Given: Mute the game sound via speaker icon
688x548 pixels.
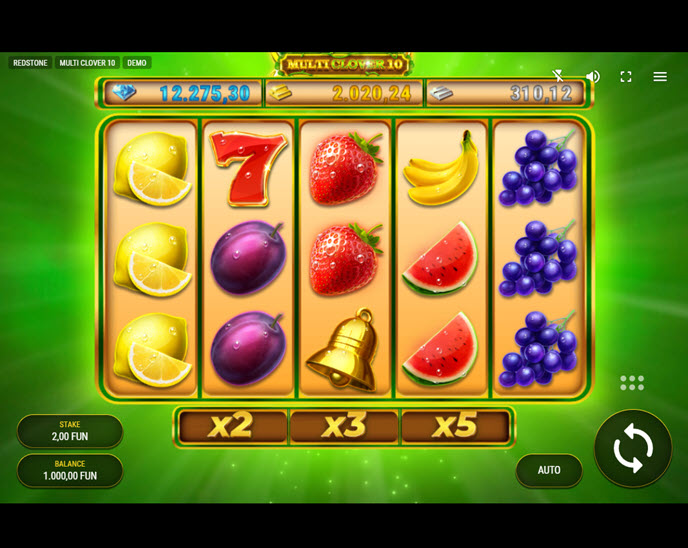Looking at the screenshot, I should coord(593,77).
